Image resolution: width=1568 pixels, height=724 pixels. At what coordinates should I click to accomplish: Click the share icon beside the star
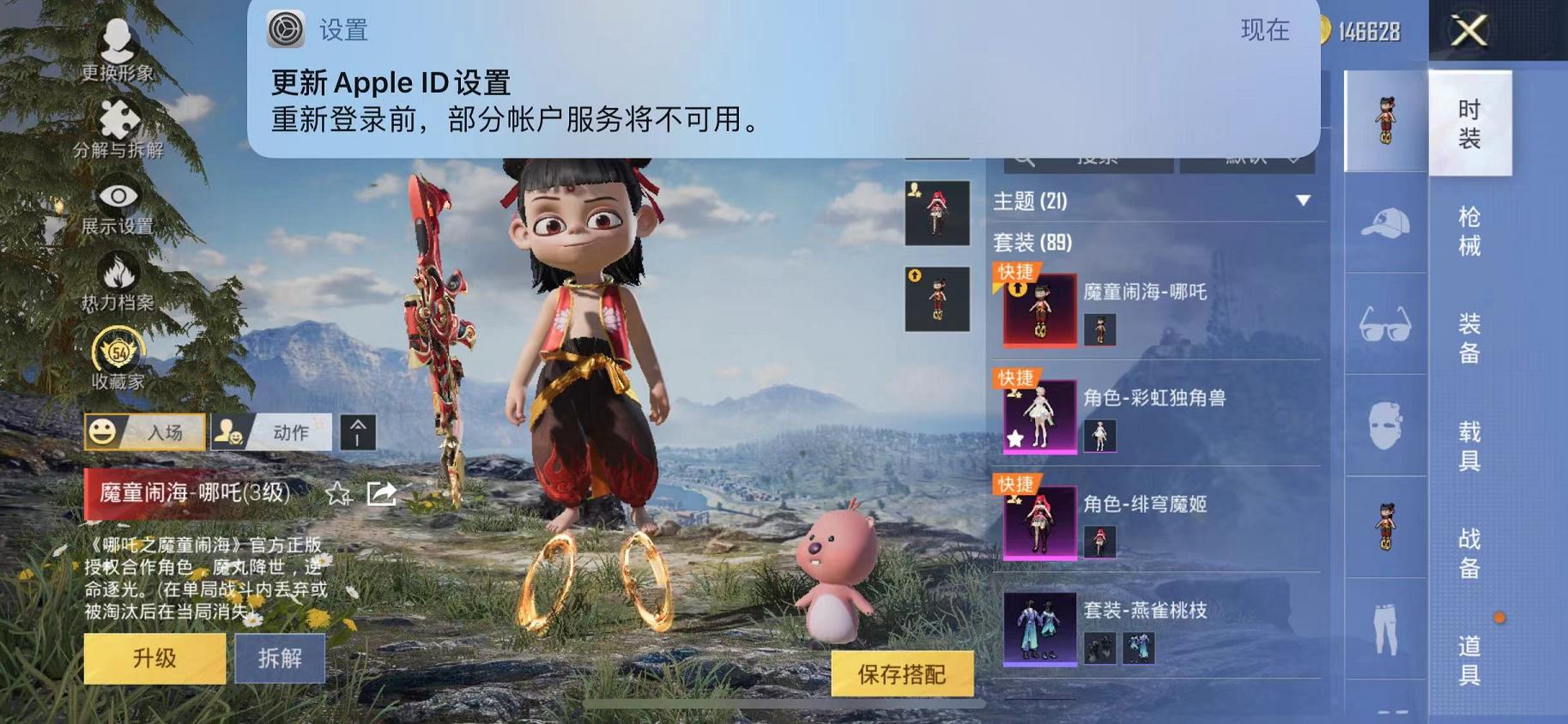[381, 494]
